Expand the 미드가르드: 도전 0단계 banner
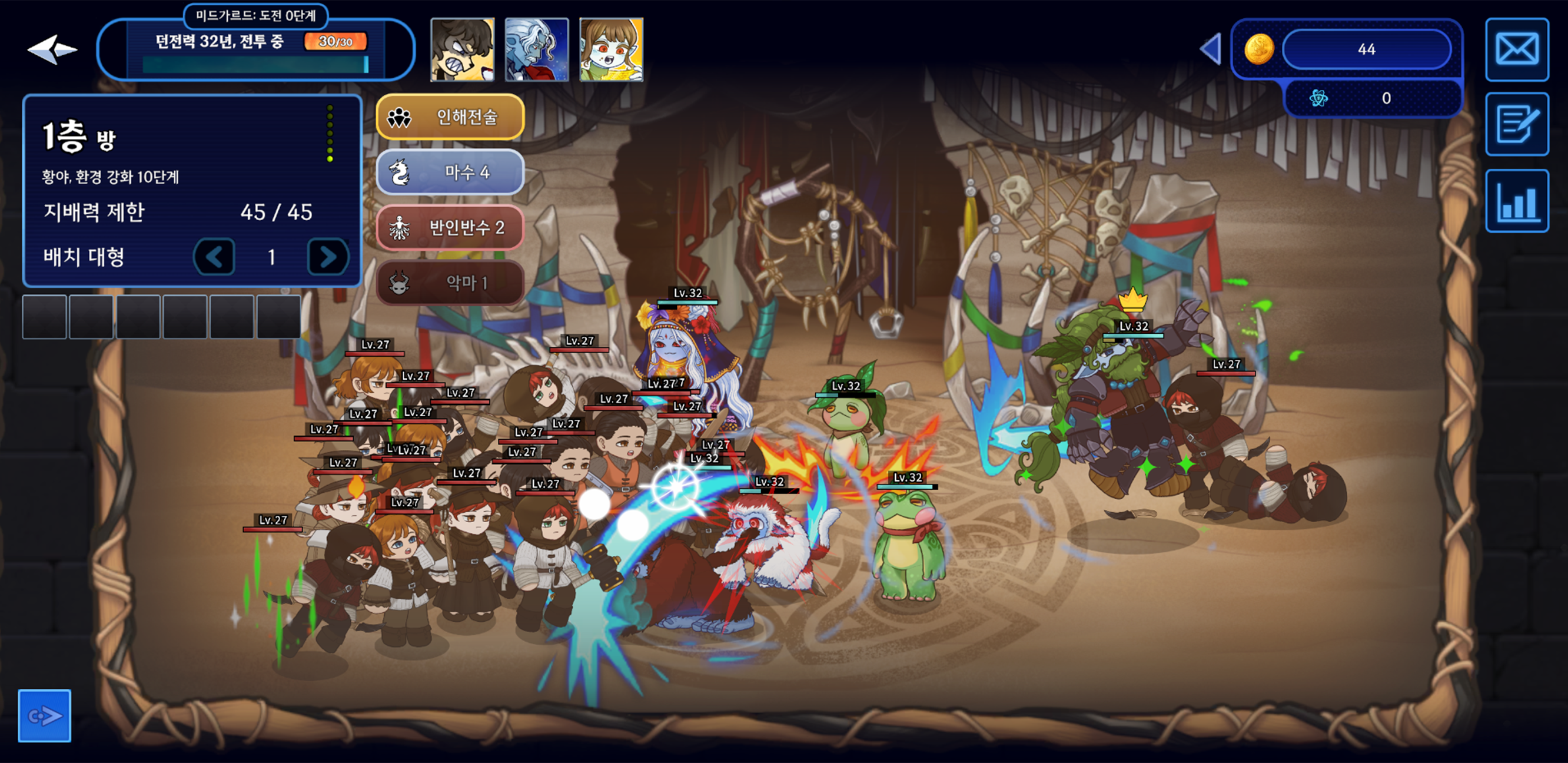Screen dimensions: 1568x763 pyautogui.click(x=254, y=17)
